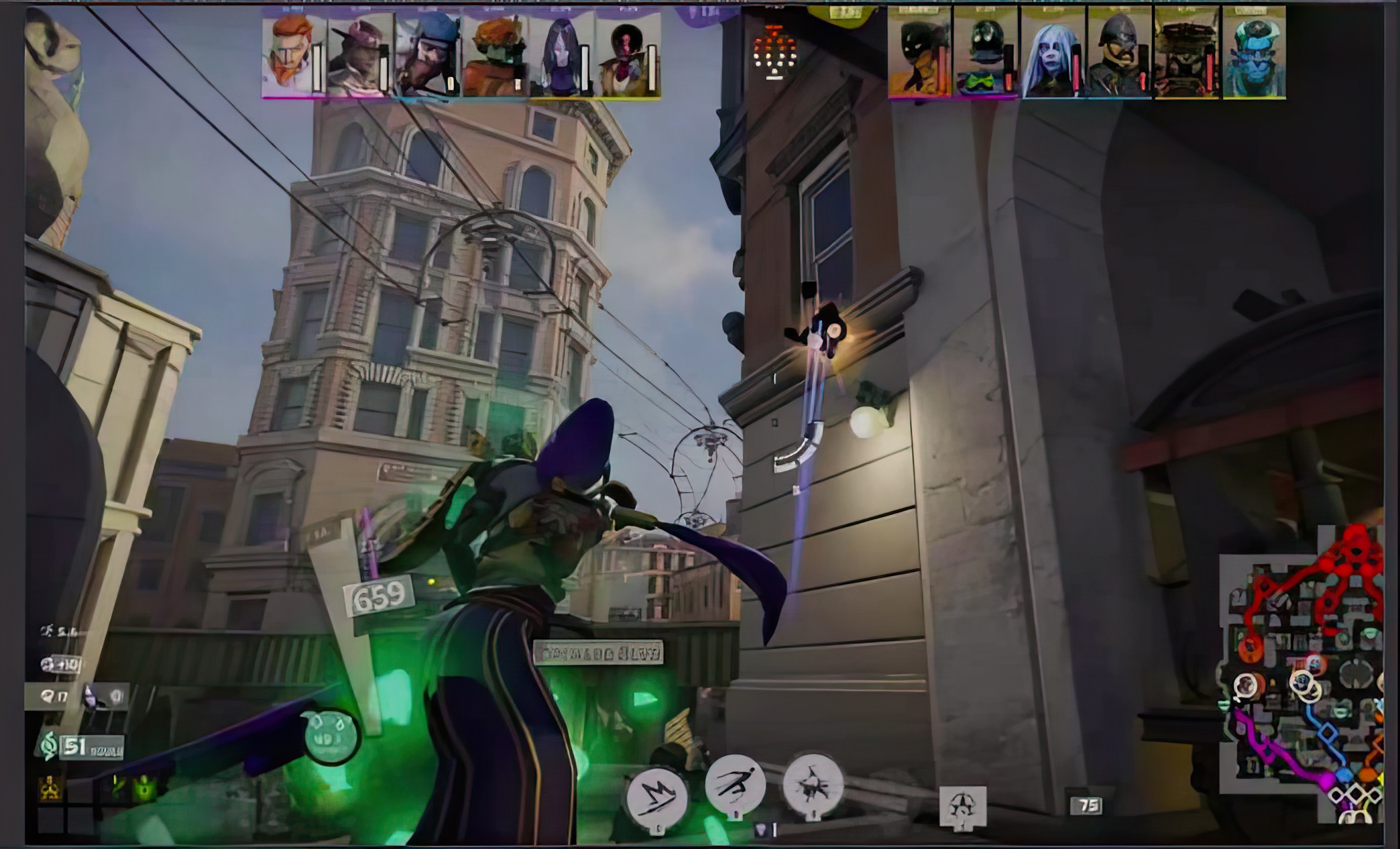Click the green souls currency icon
Screen dimensions: 1400x849
[x=48, y=746]
